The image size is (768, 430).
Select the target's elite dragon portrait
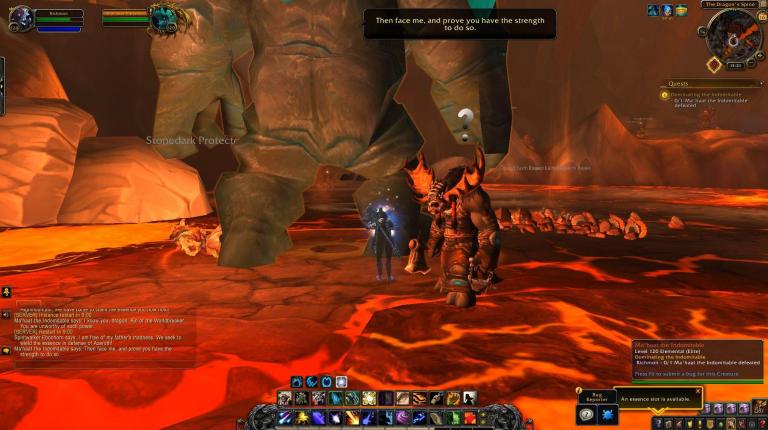[162, 17]
